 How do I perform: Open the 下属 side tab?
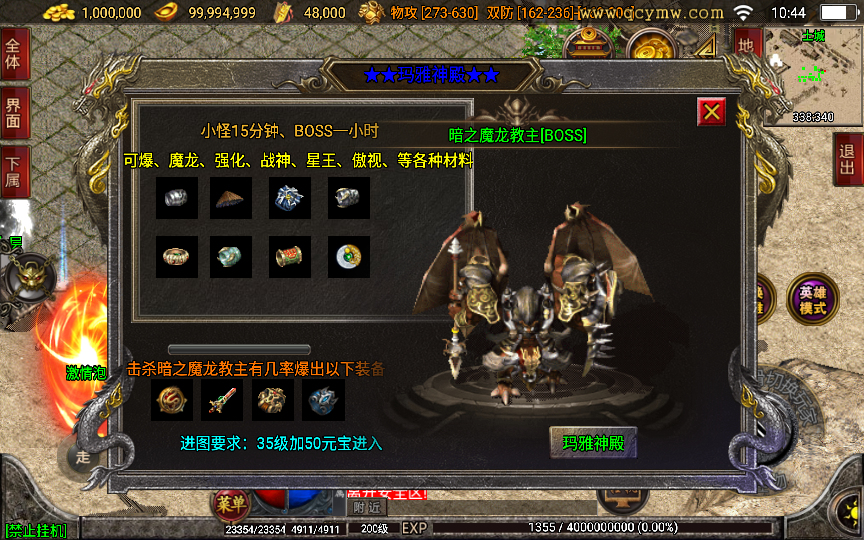(14, 172)
